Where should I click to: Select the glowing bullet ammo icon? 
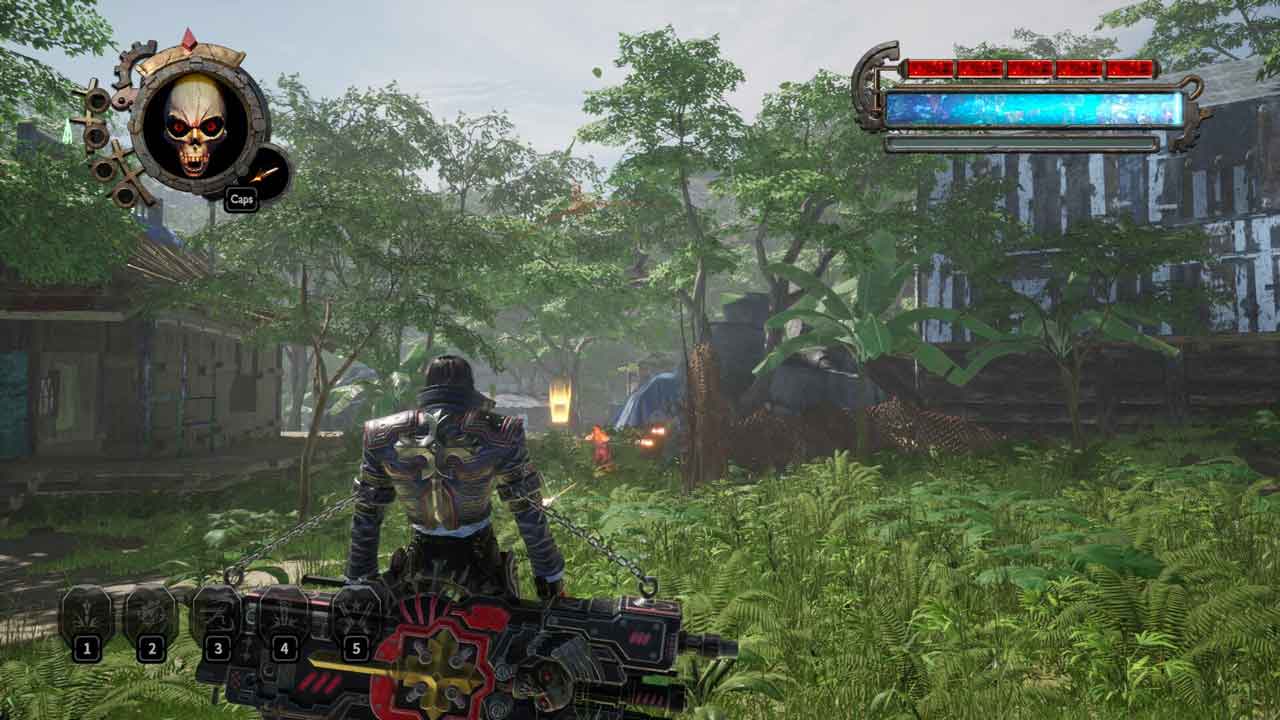click(x=264, y=173)
